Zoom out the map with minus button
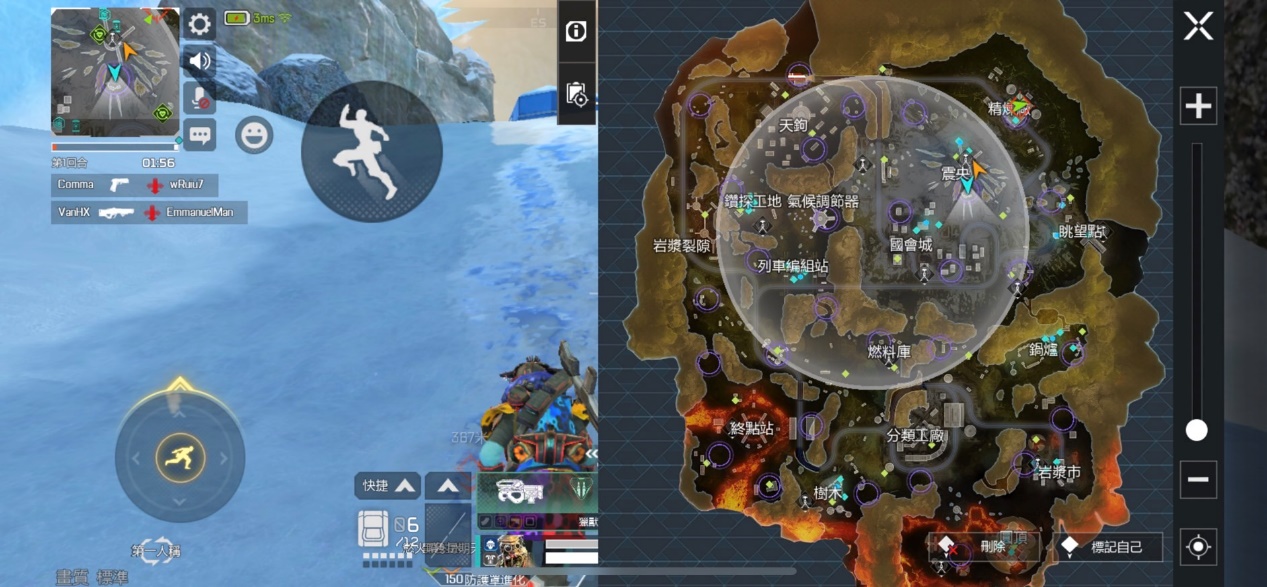 tap(1198, 479)
